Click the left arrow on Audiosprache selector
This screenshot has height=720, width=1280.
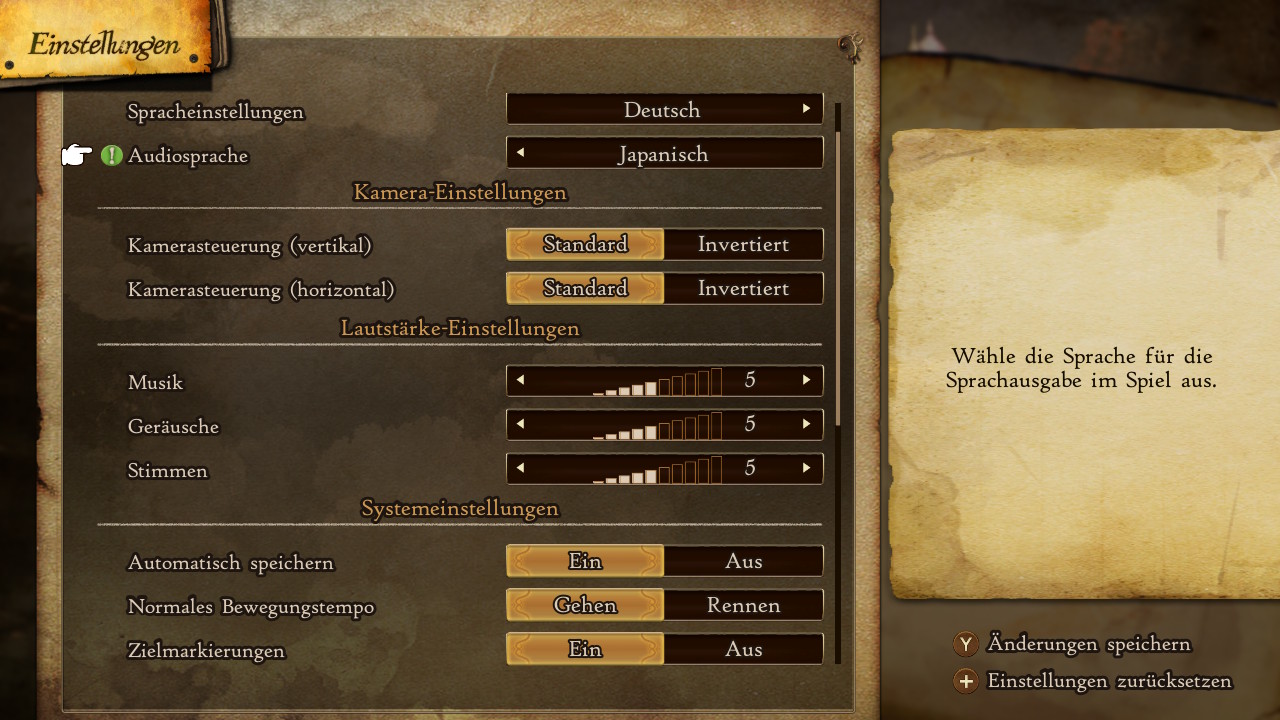coord(520,153)
